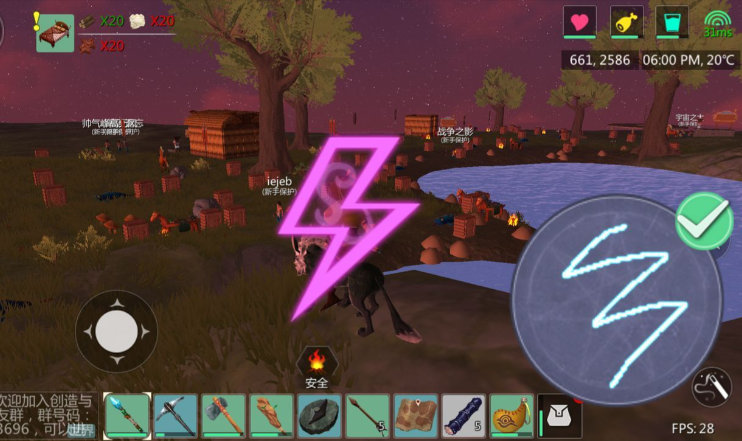Open the bed crafting quest icon
The height and width of the screenshot is (441, 742).
tap(55, 32)
